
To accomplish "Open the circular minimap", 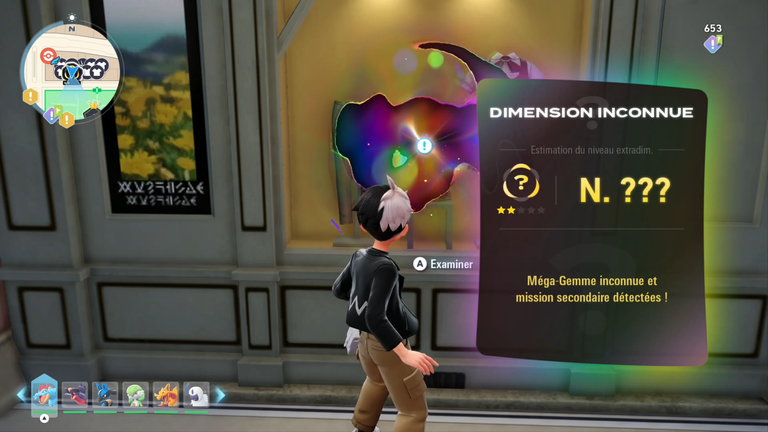I will 71,68.
